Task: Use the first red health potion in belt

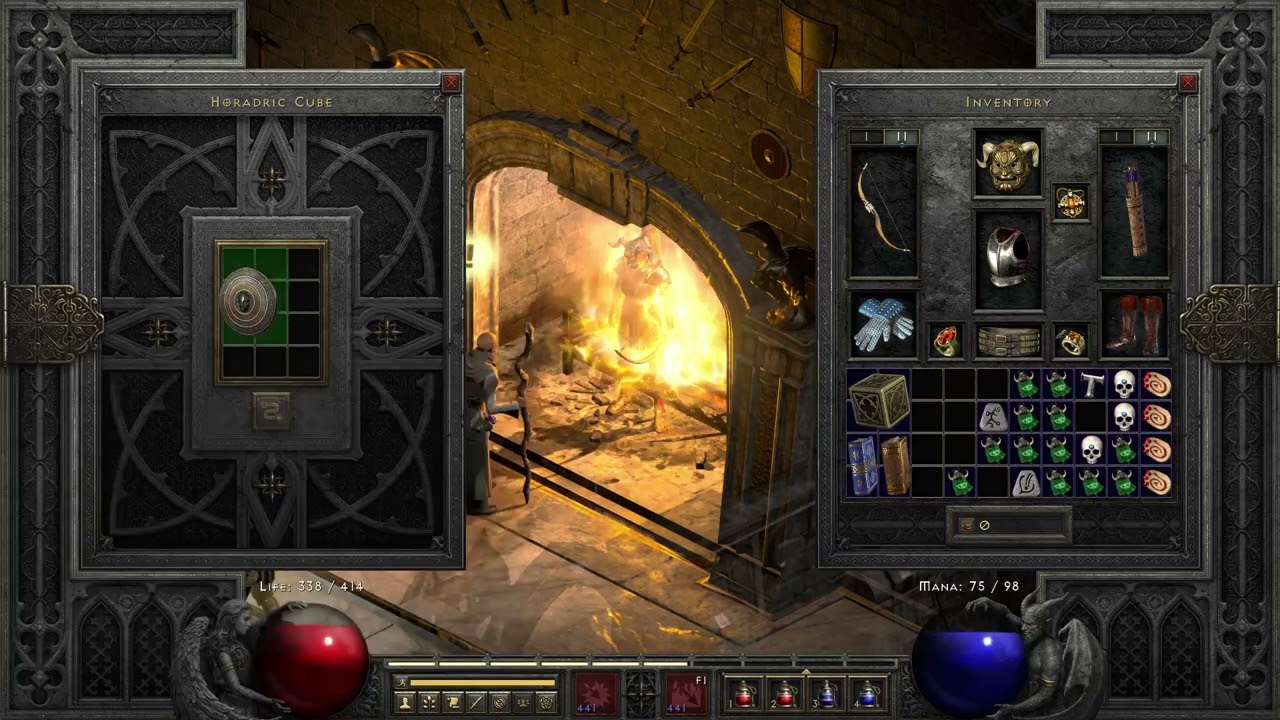Action: pyautogui.click(x=743, y=694)
